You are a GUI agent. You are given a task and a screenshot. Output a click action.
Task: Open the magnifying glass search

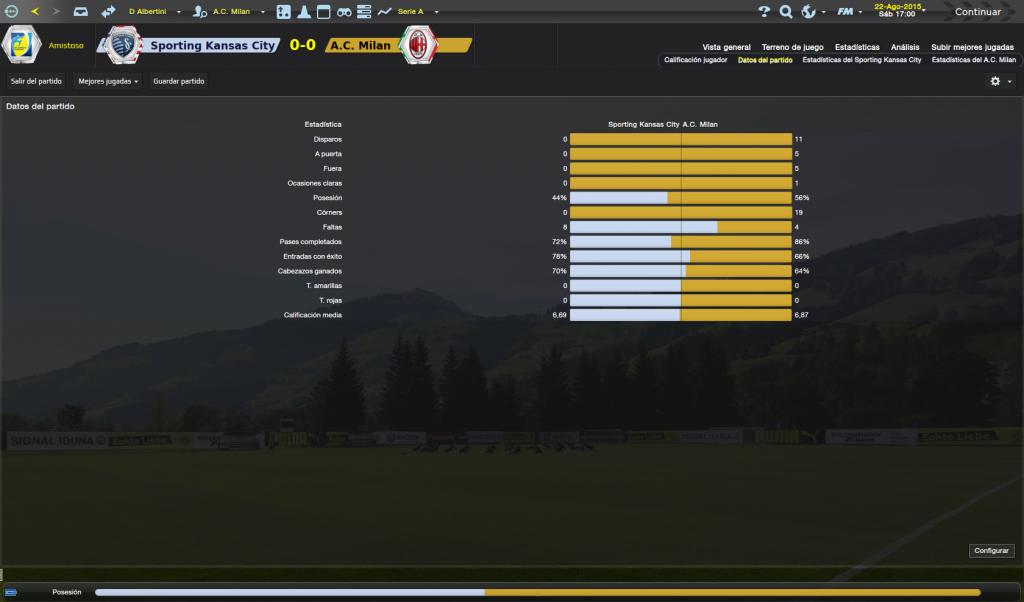click(786, 12)
